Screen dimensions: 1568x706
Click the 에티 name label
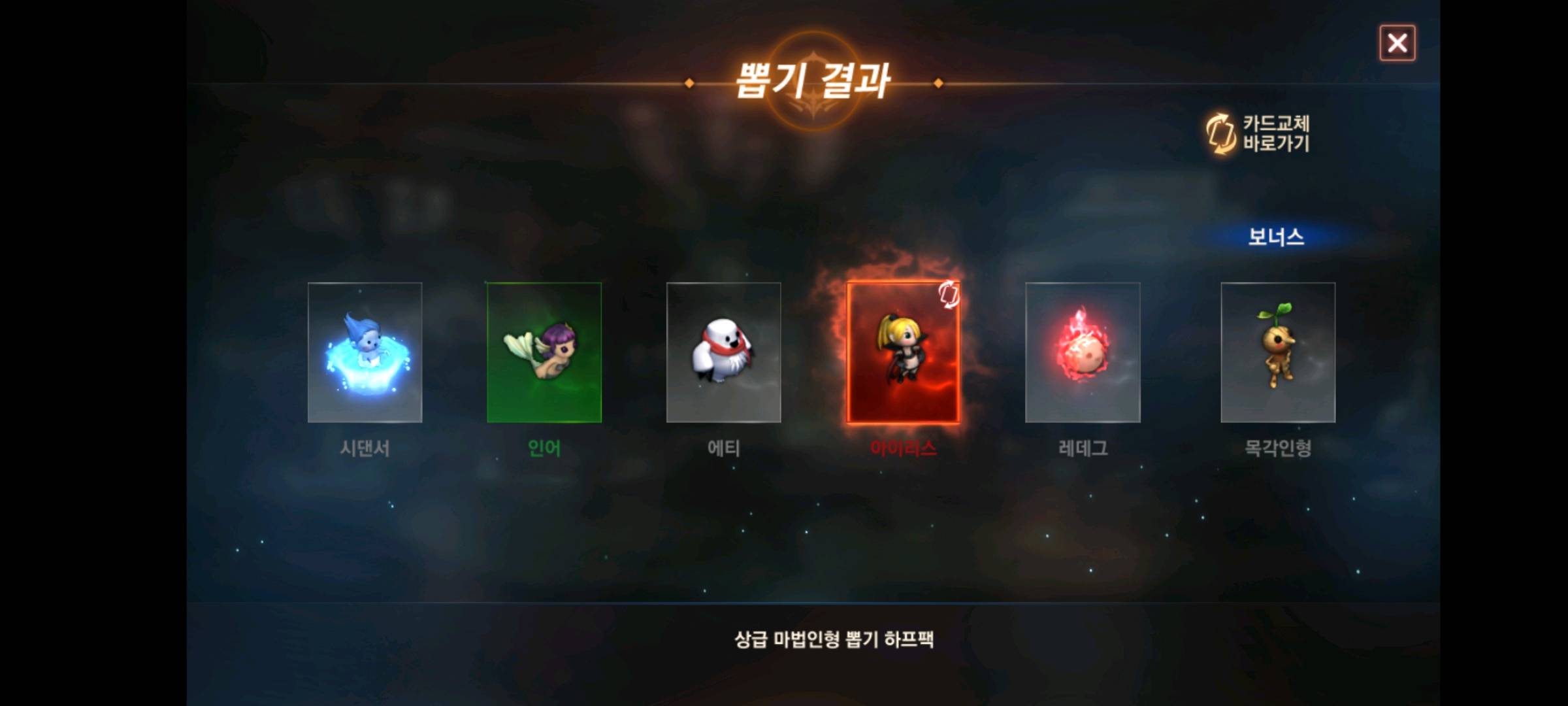pyautogui.click(x=723, y=448)
